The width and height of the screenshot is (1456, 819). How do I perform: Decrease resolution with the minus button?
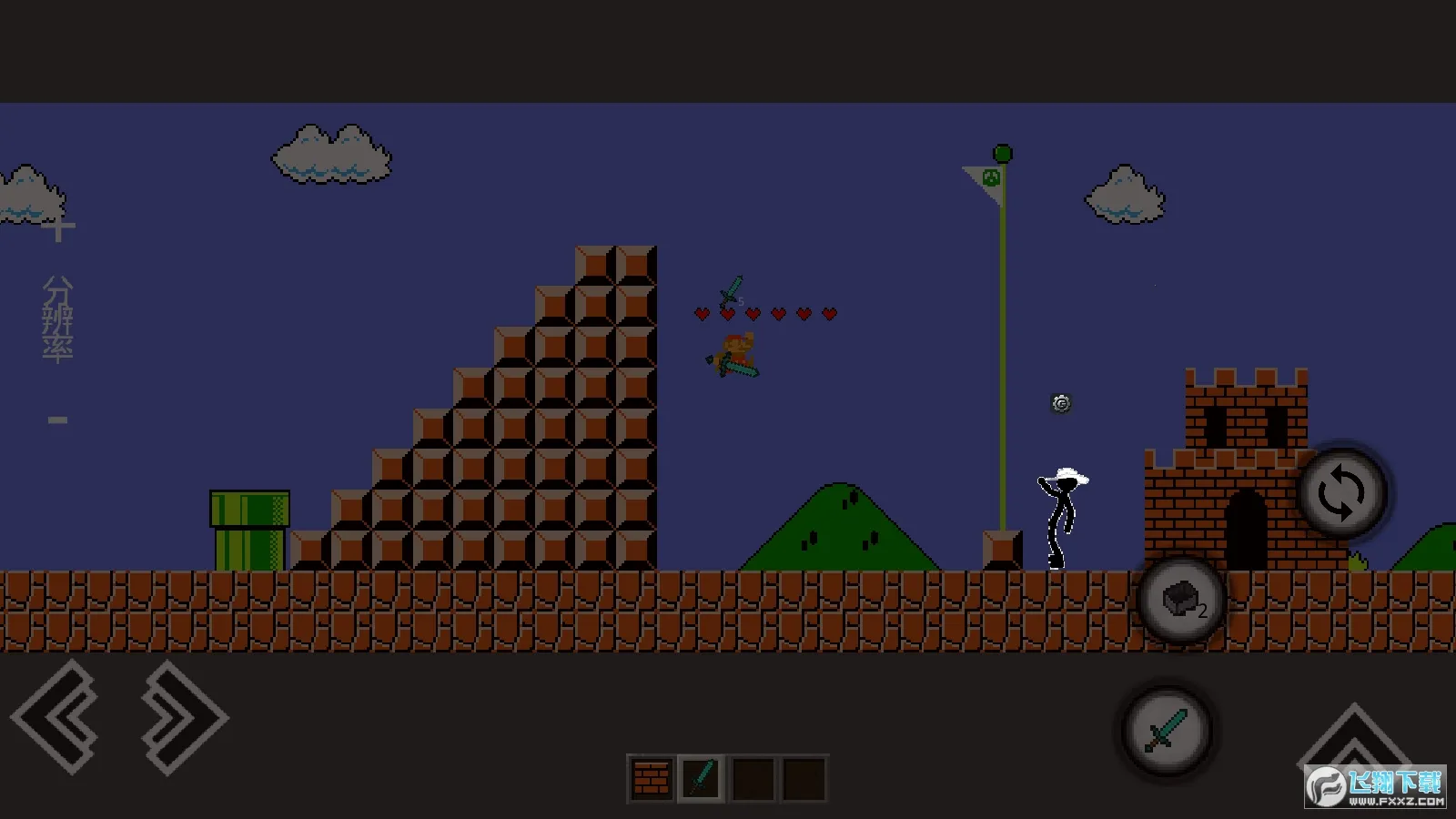pyautogui.click(x=58, y=420)
